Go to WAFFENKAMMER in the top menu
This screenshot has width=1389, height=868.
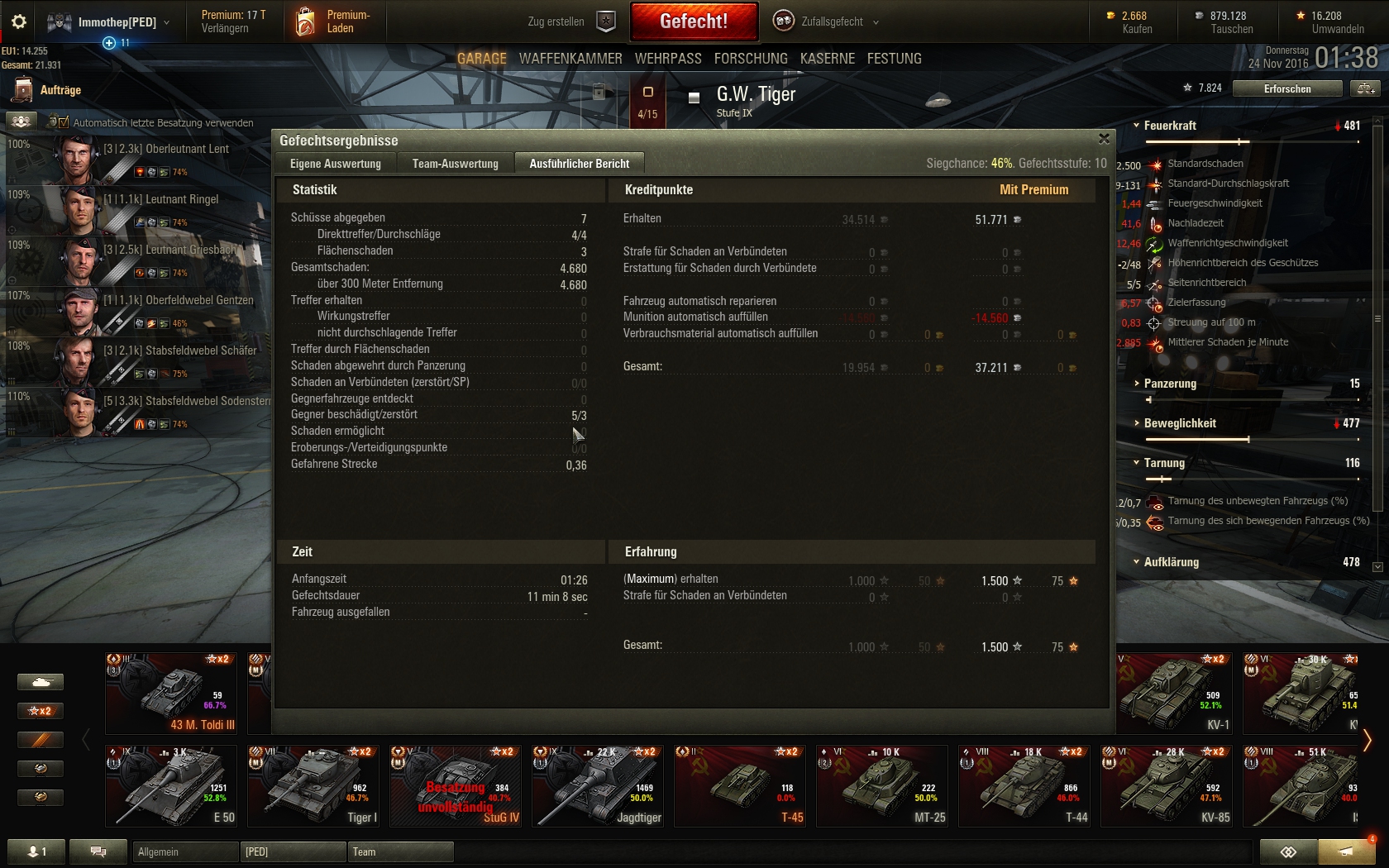click(x=570, y=59)
